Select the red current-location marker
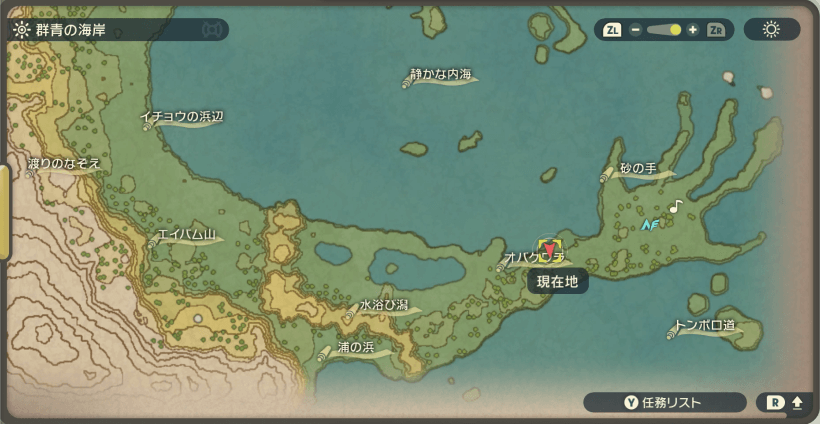Viewport: 820px width, 424px height. pyautogui.click(x=549, y=250)
